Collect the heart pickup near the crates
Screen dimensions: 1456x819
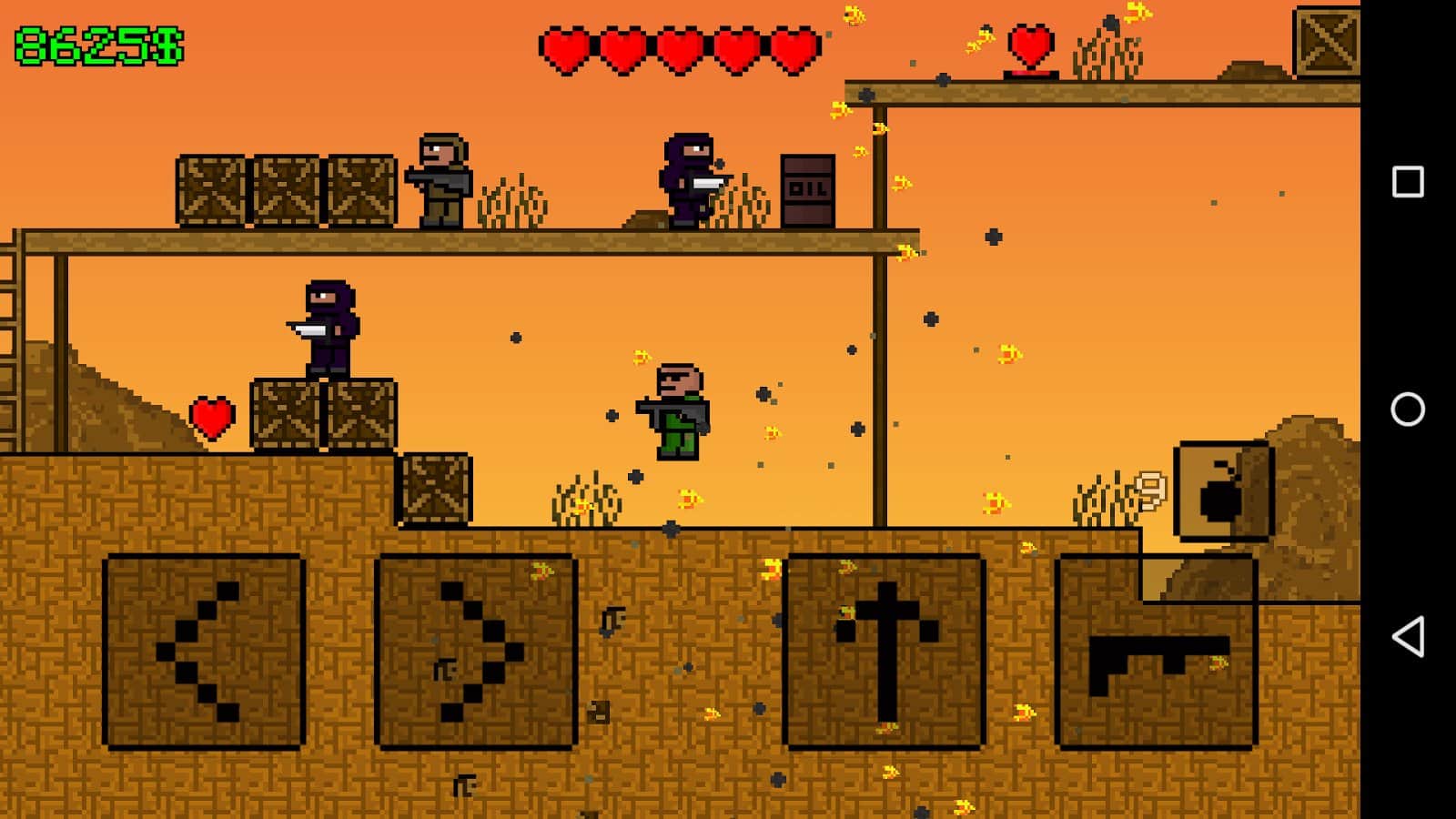pyautogui.click(x=211, y=417)
